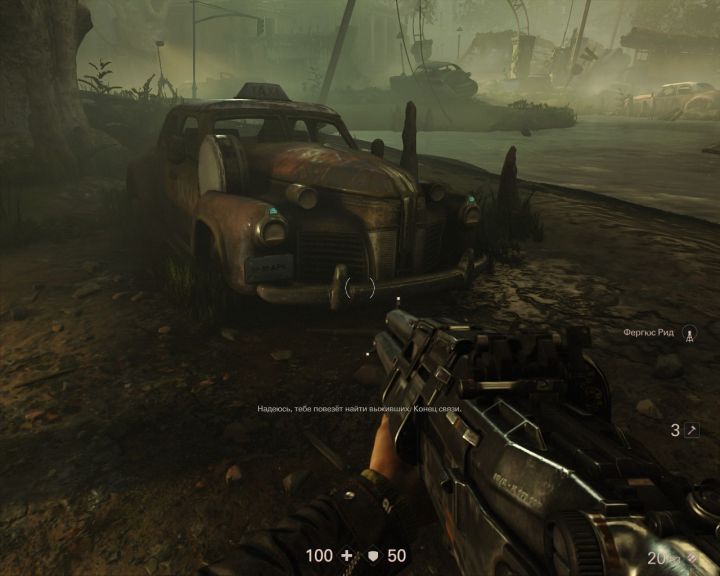Click the radio tower transmission icon

[687, 333]
